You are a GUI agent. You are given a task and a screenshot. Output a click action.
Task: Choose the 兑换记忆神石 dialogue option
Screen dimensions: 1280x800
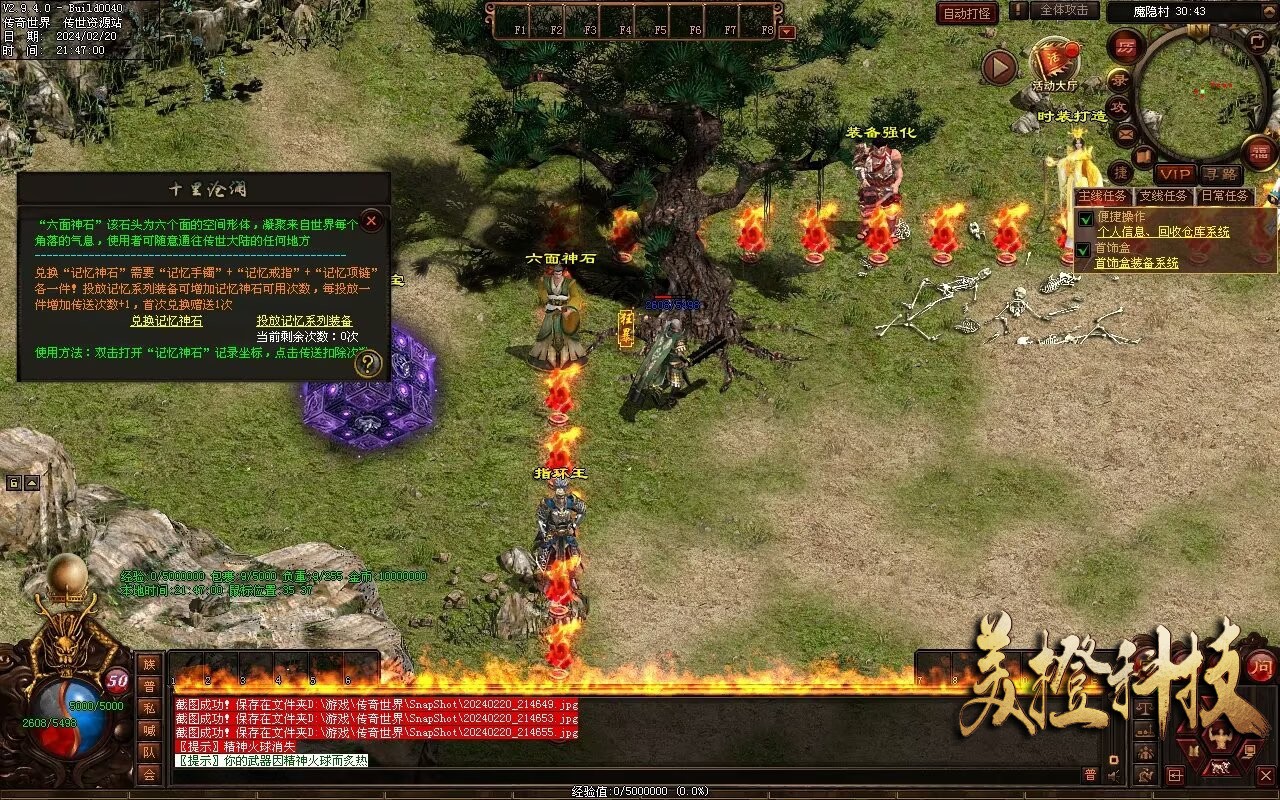point(166,321)
